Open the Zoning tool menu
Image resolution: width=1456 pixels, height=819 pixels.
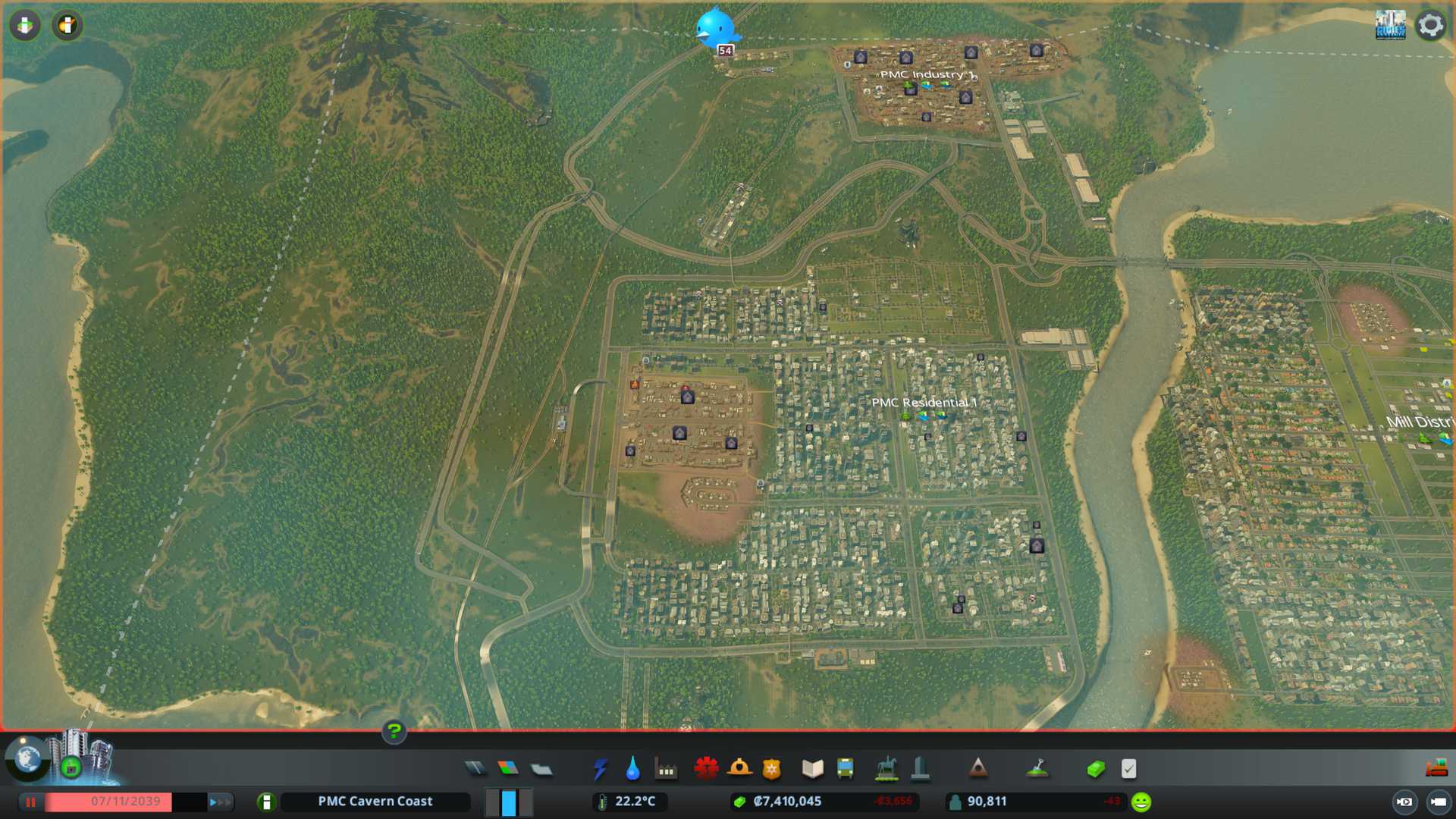[x=508, y=769]
